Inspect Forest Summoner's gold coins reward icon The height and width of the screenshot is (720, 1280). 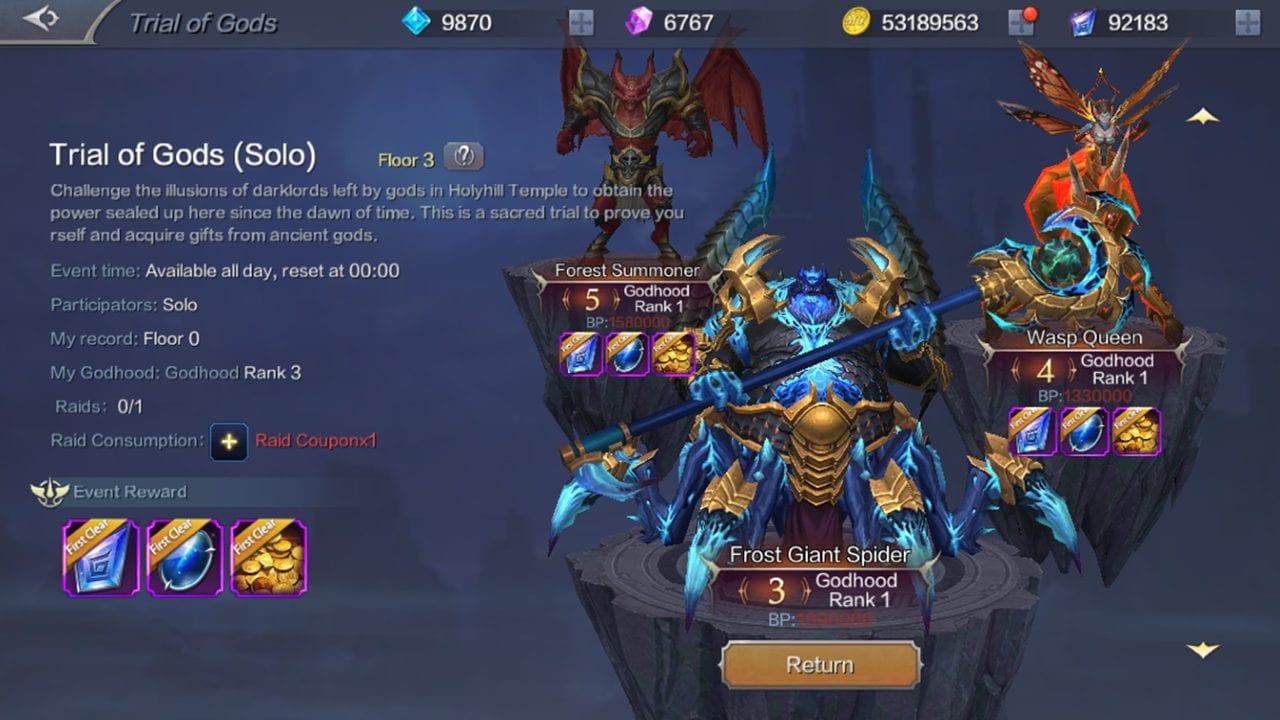pyautogui.click(x=674, y=354)
